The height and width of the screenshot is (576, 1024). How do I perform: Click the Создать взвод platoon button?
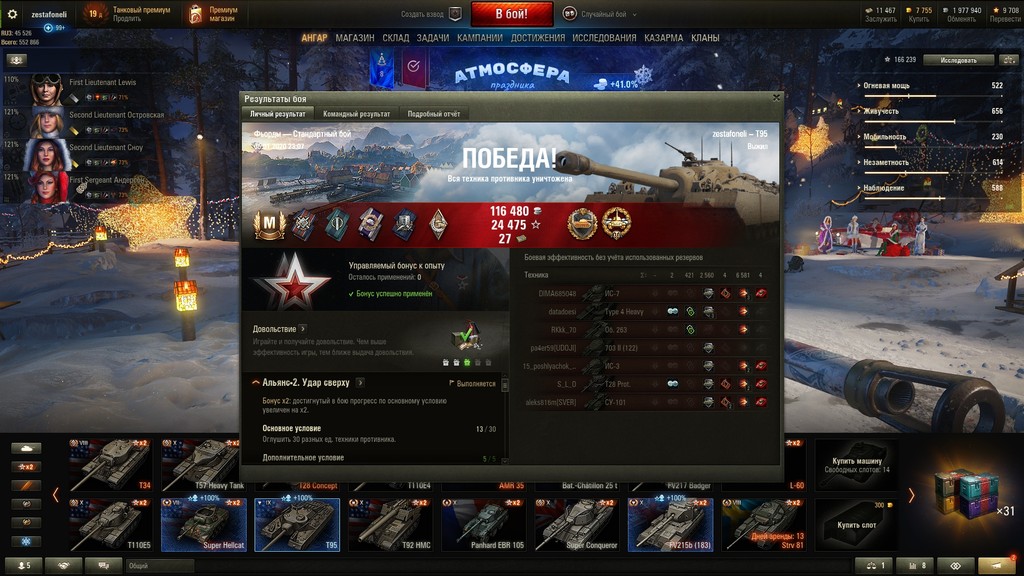tap(432, 14)
